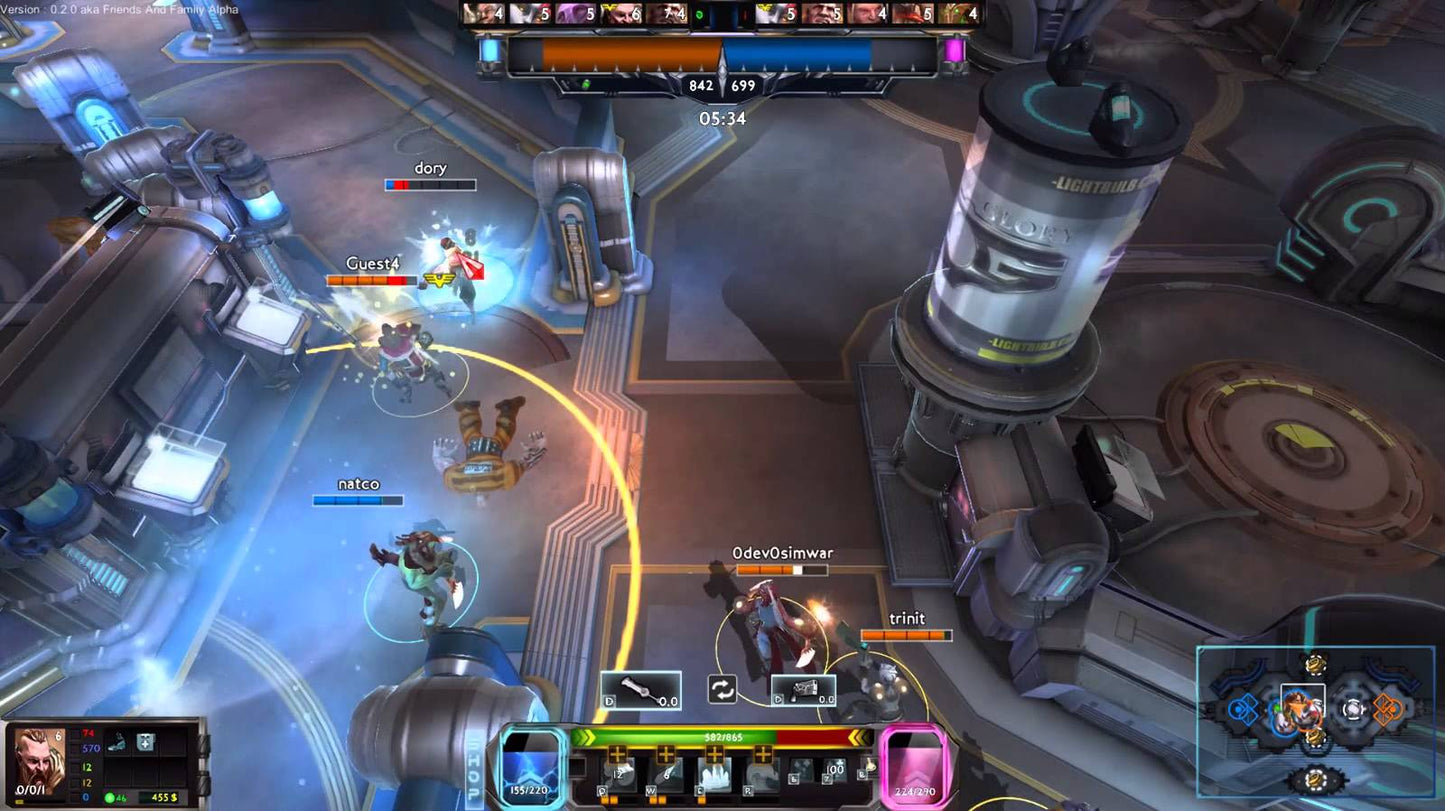Upgrade the R ability using its plus button

point(763,754)
